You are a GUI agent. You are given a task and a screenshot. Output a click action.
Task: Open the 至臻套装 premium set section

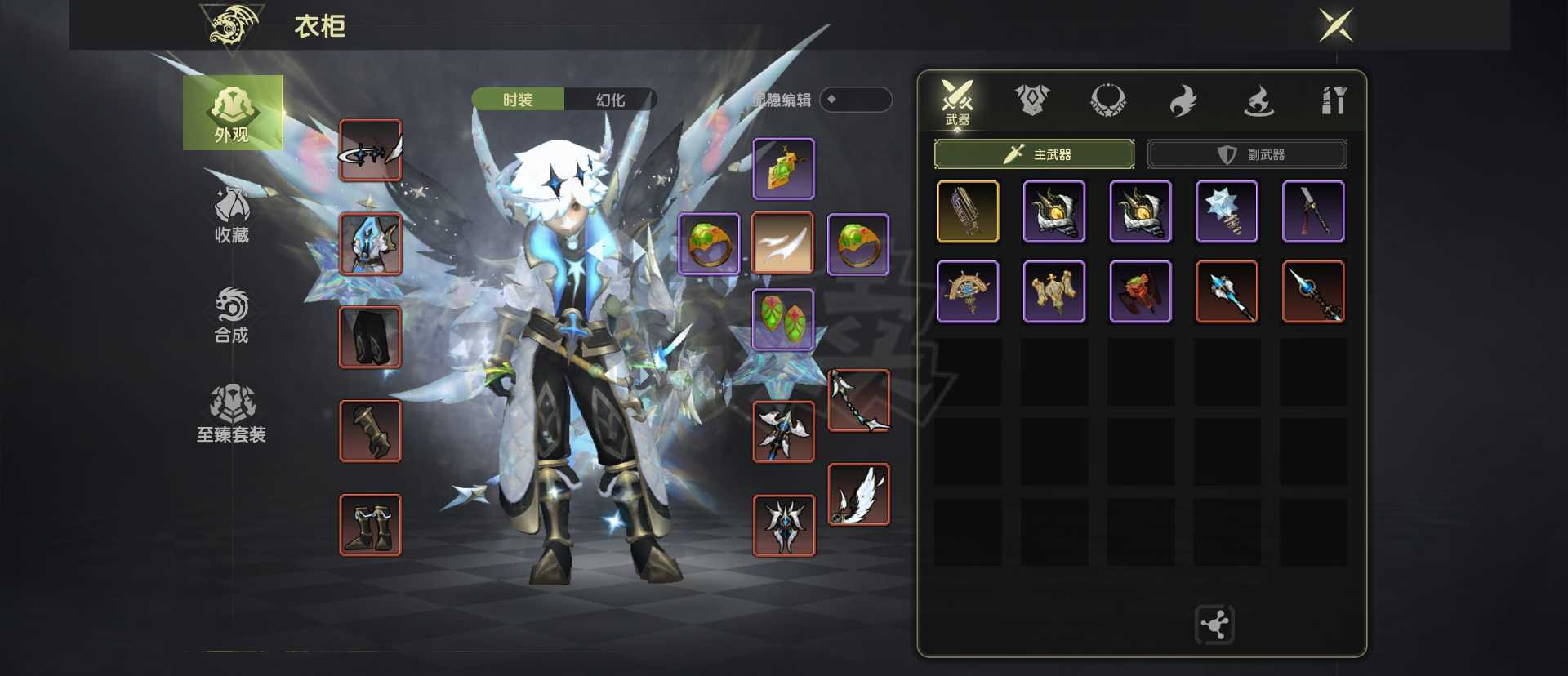232,414
